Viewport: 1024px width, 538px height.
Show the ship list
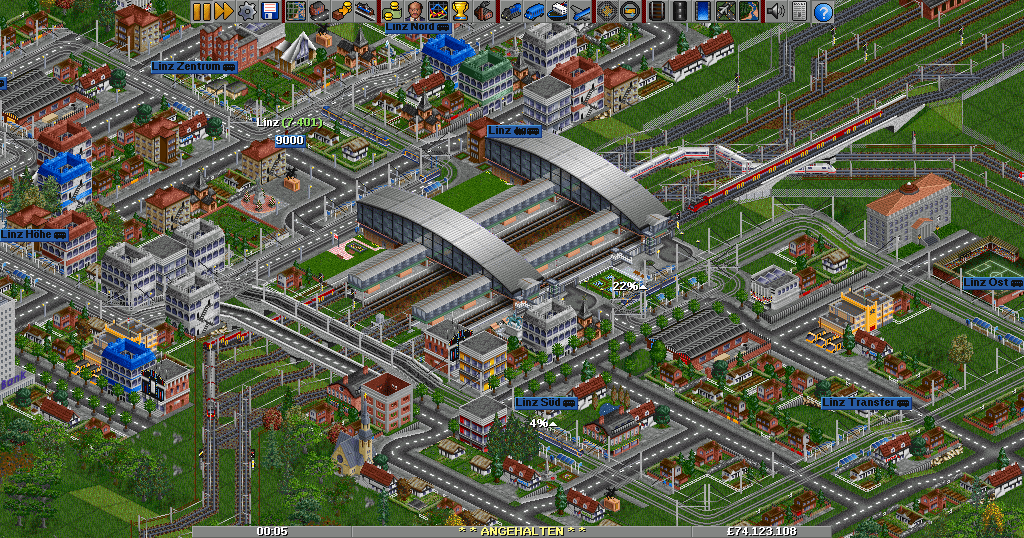tap(558, 11)
